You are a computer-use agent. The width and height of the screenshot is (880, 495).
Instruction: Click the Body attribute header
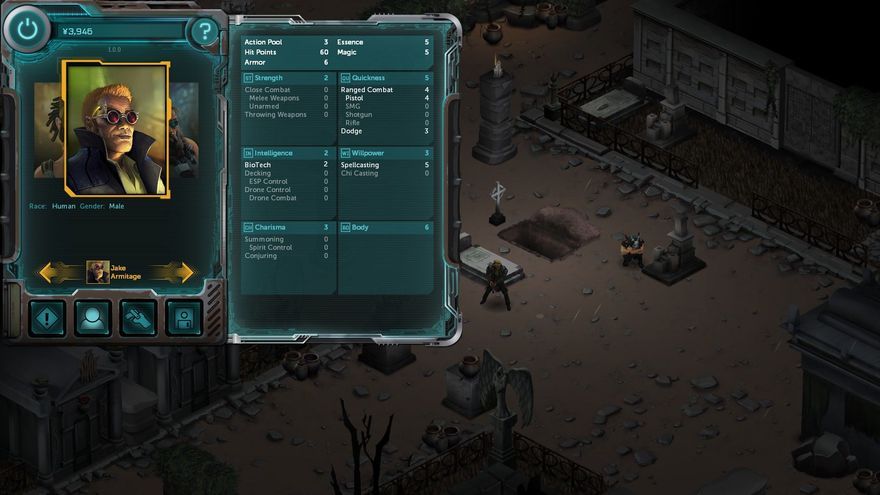pos(385,227)
